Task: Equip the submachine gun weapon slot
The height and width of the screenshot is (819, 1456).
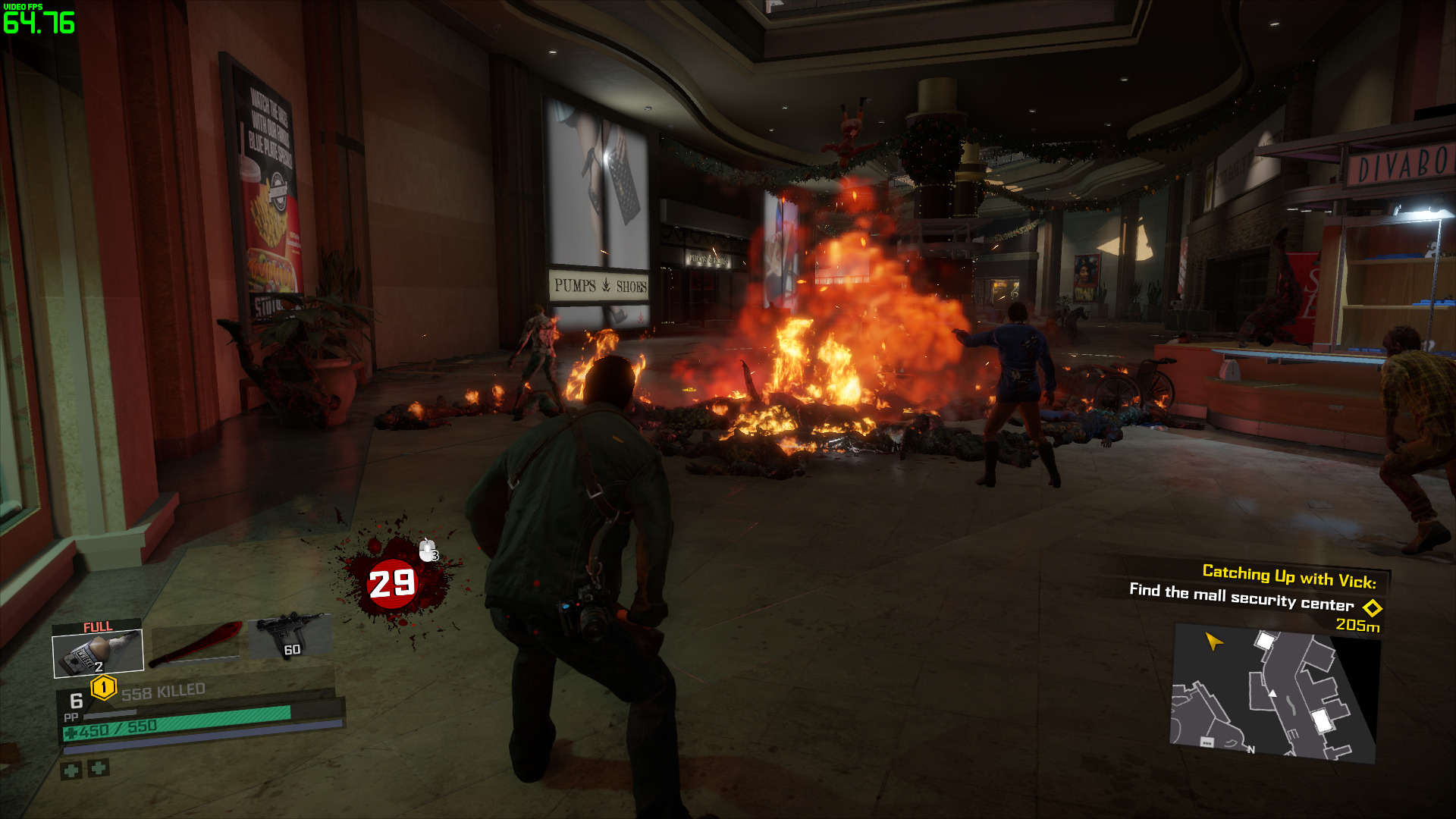Action: coord(290,635)
